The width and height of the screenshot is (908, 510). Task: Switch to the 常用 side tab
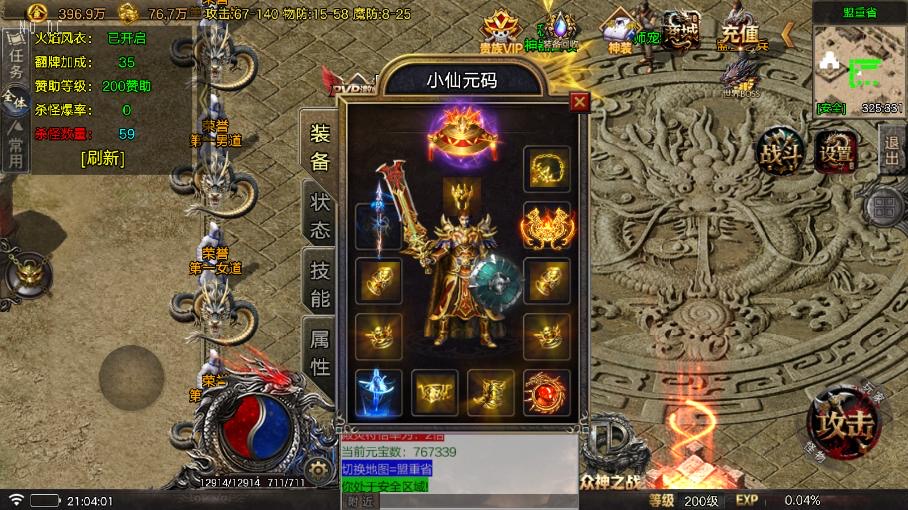pyautogui.click(x=15, y=146)
